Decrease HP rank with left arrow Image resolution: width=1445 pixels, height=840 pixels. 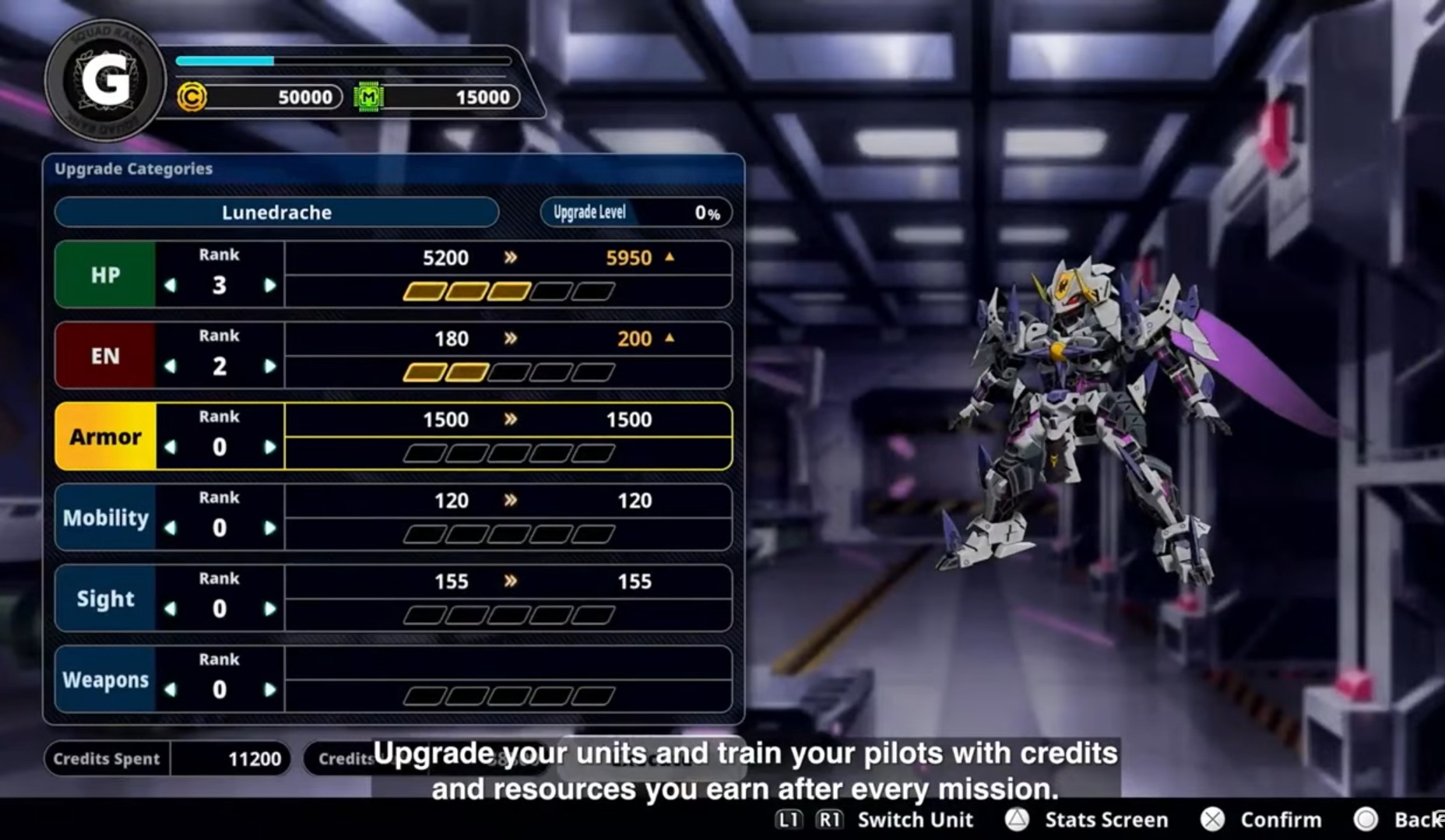pyautogui.click(x=171, y=286)
